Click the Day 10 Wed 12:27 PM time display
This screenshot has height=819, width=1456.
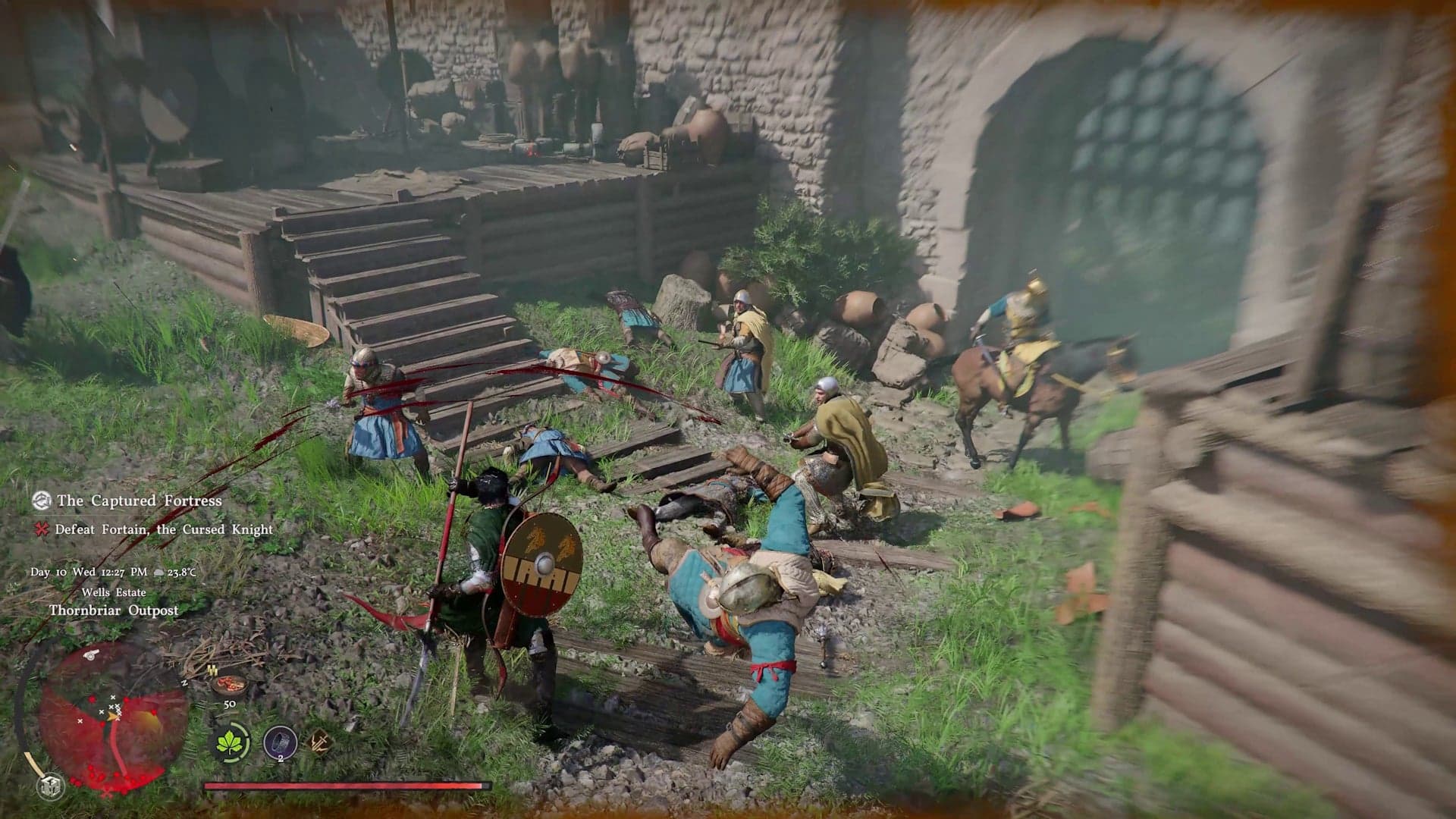[87, 572]
